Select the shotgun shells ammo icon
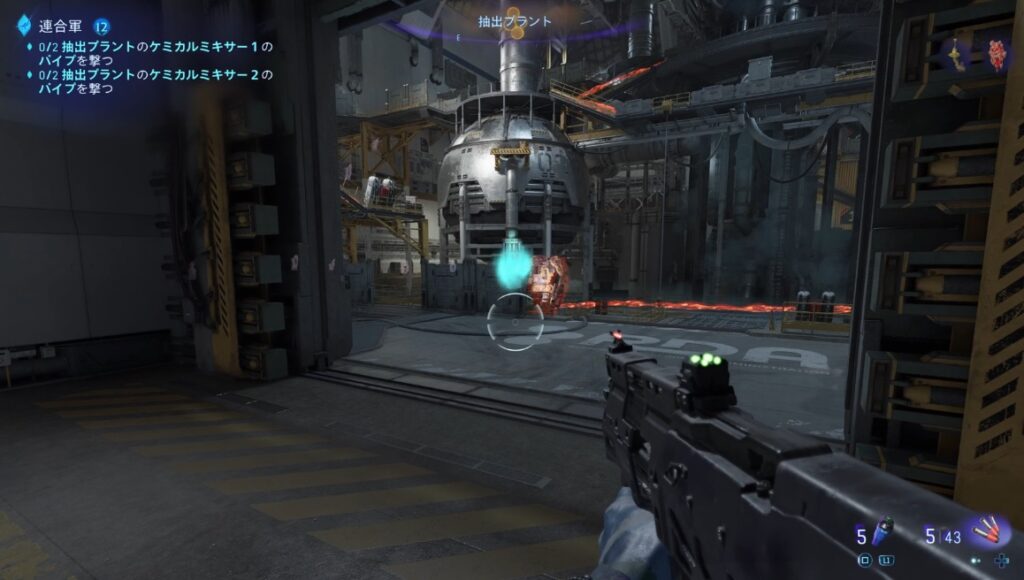 pyautogui.click(x=989, y=531)
